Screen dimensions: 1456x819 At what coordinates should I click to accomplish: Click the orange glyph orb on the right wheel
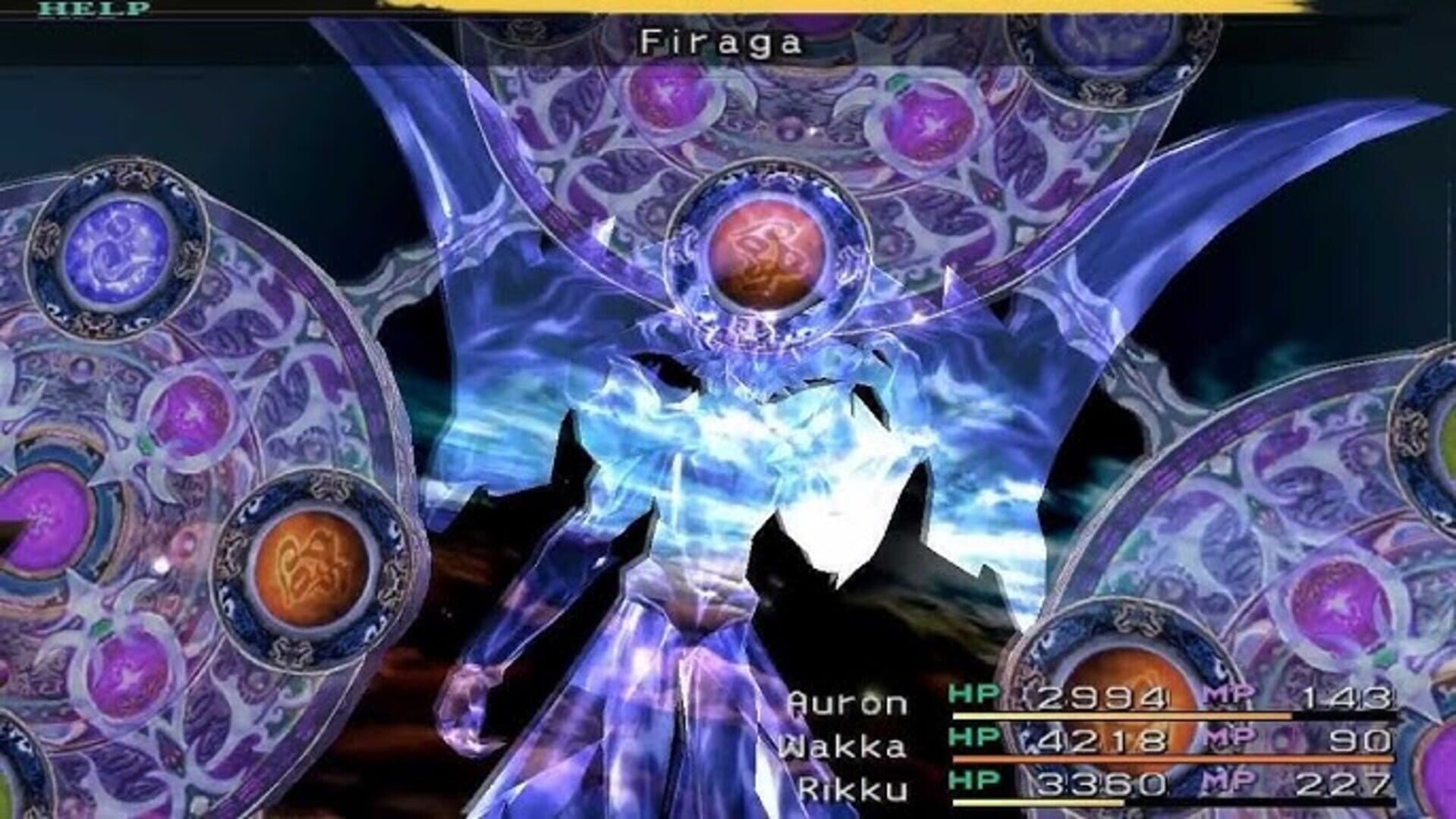(1130, 725)
